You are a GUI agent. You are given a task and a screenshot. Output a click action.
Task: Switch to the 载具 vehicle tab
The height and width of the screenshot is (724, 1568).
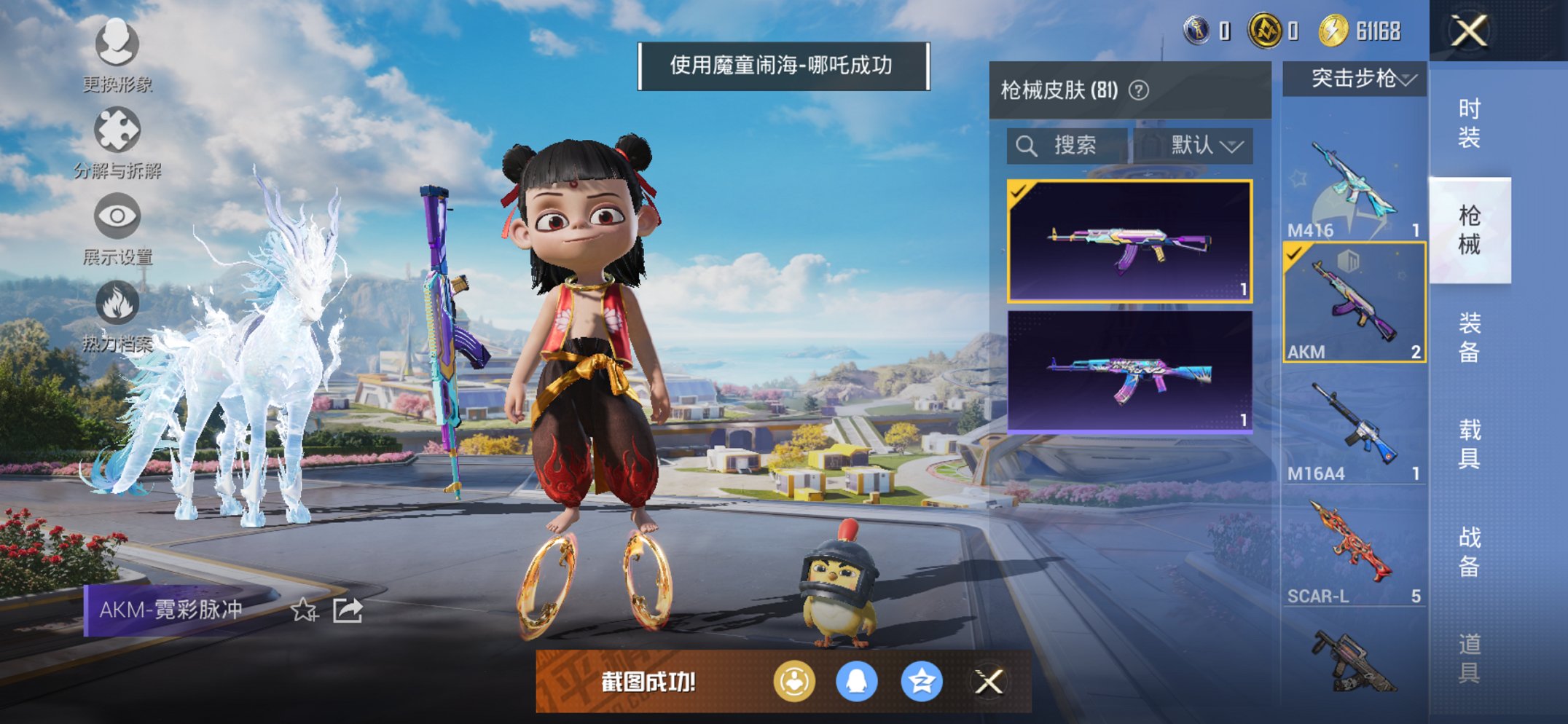(x=1469, y=444)
